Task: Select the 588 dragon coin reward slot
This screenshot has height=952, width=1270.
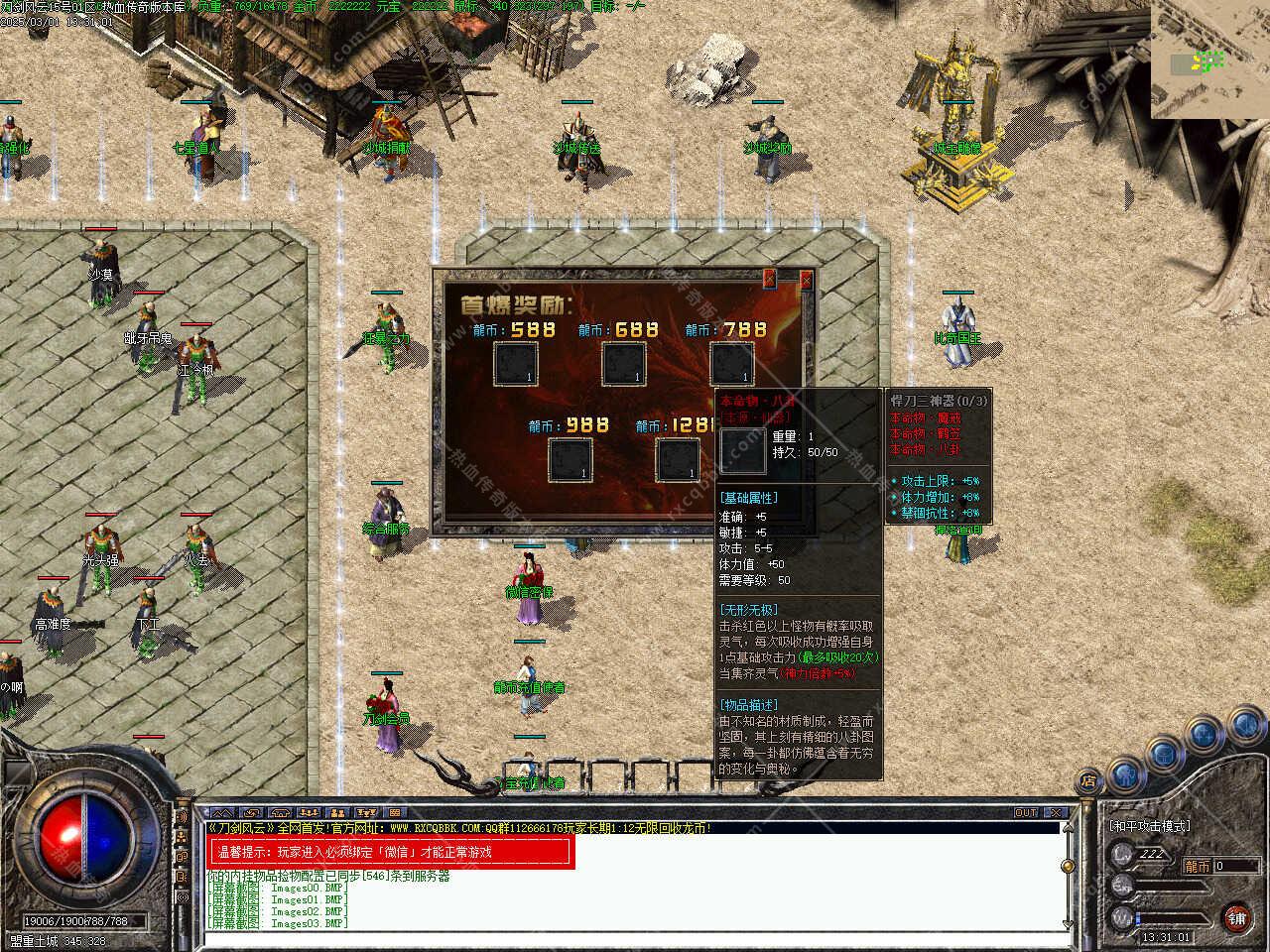Action: click(x=516, y=363)
